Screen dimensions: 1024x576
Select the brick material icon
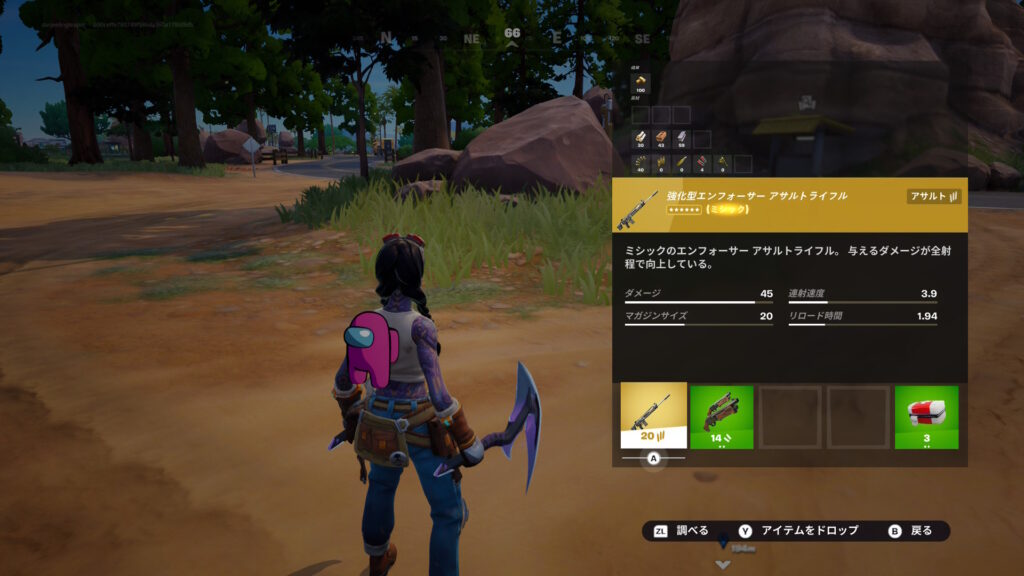click(x=662, y=139)
